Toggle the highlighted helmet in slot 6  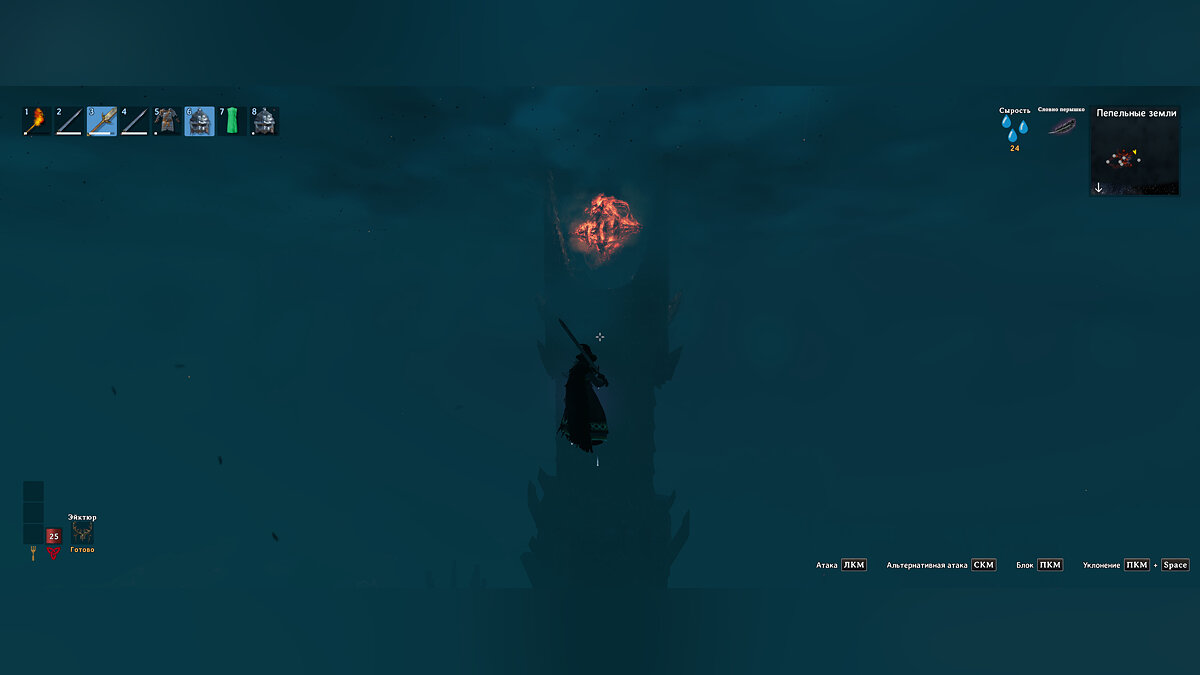tap(199, 121)
